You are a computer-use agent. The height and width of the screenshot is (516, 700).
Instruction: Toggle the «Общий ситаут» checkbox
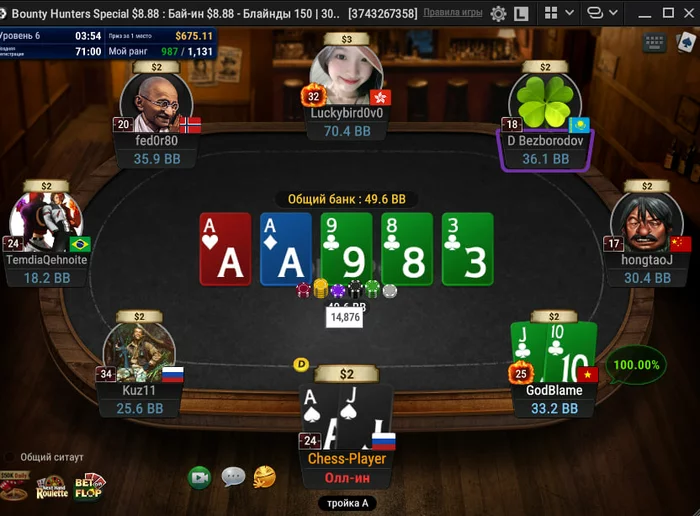point(10,456)
